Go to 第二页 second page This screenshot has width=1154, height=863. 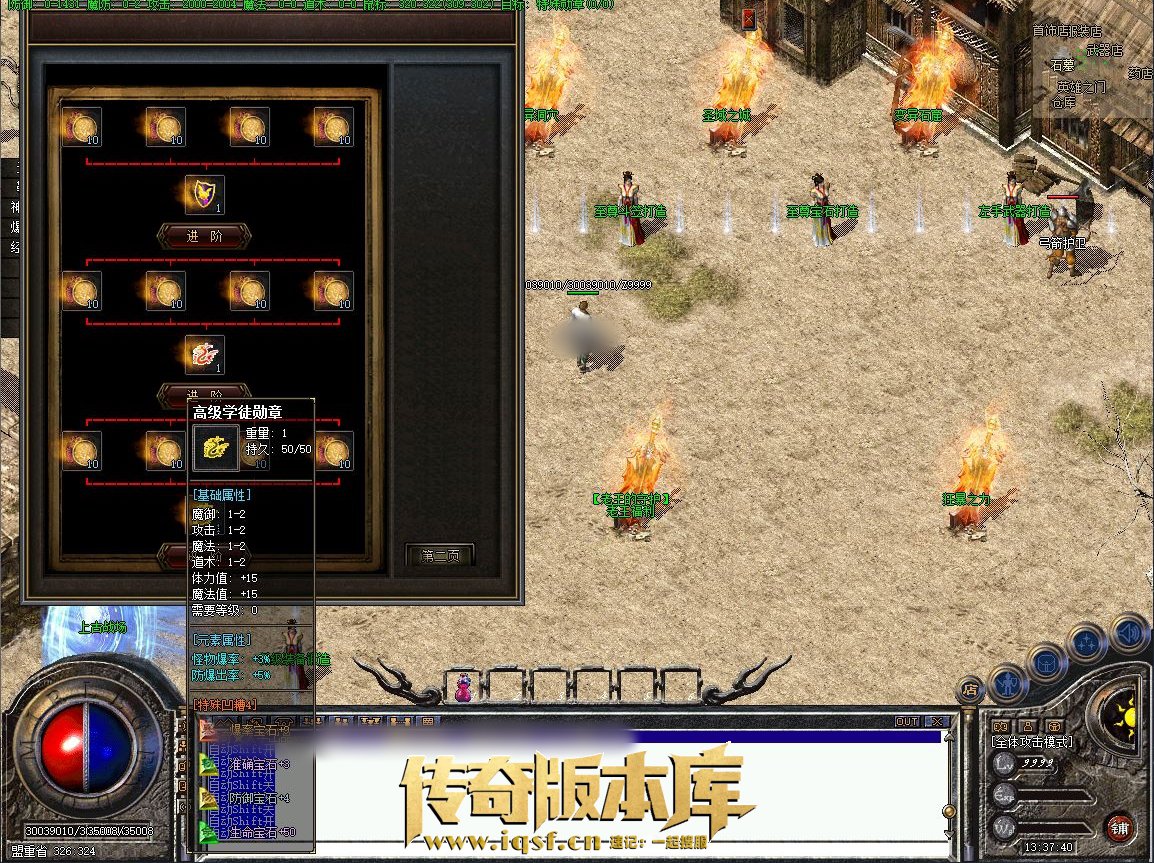point(439,555)
